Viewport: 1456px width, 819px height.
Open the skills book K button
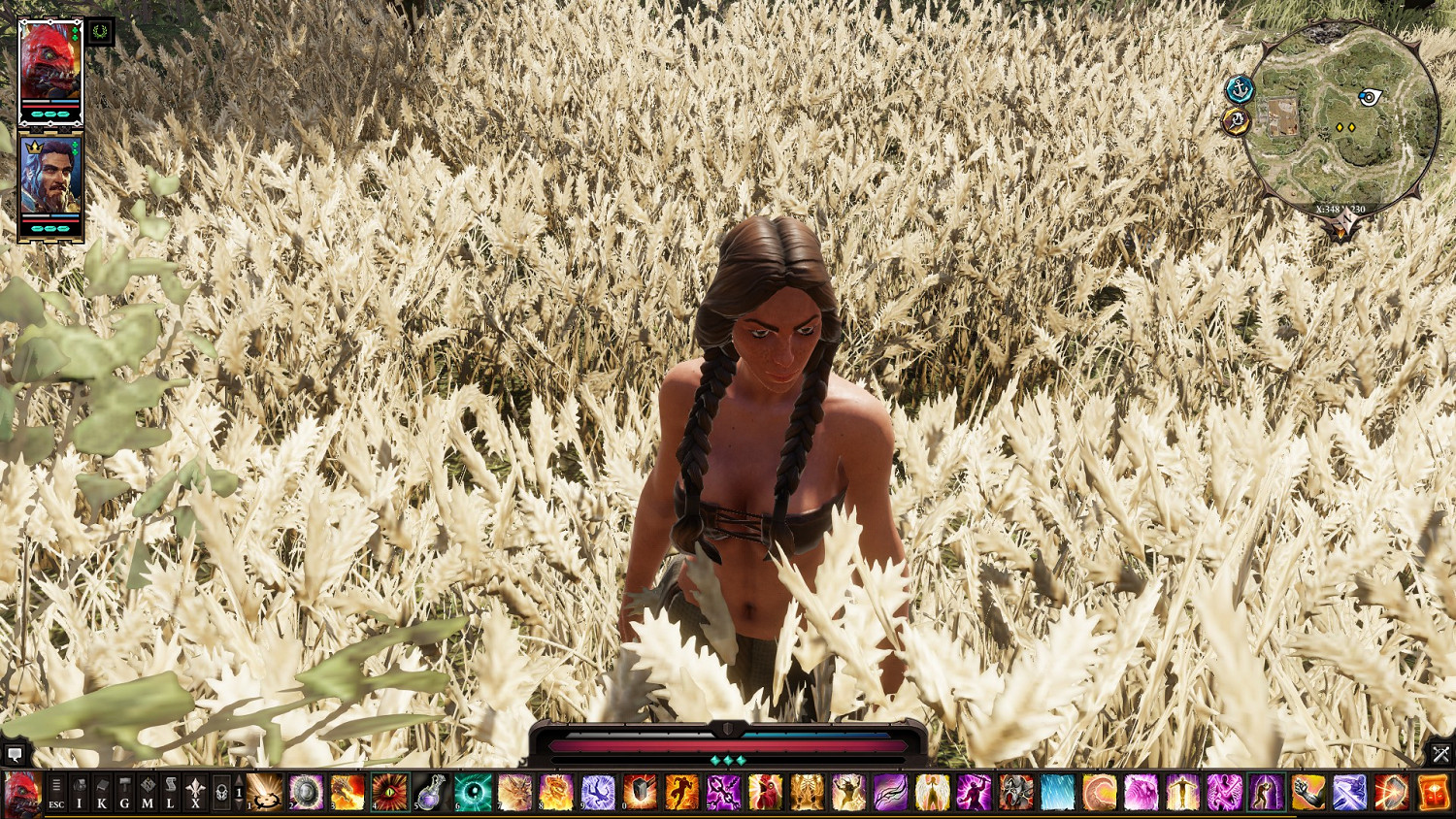click(x=102, y=792)
